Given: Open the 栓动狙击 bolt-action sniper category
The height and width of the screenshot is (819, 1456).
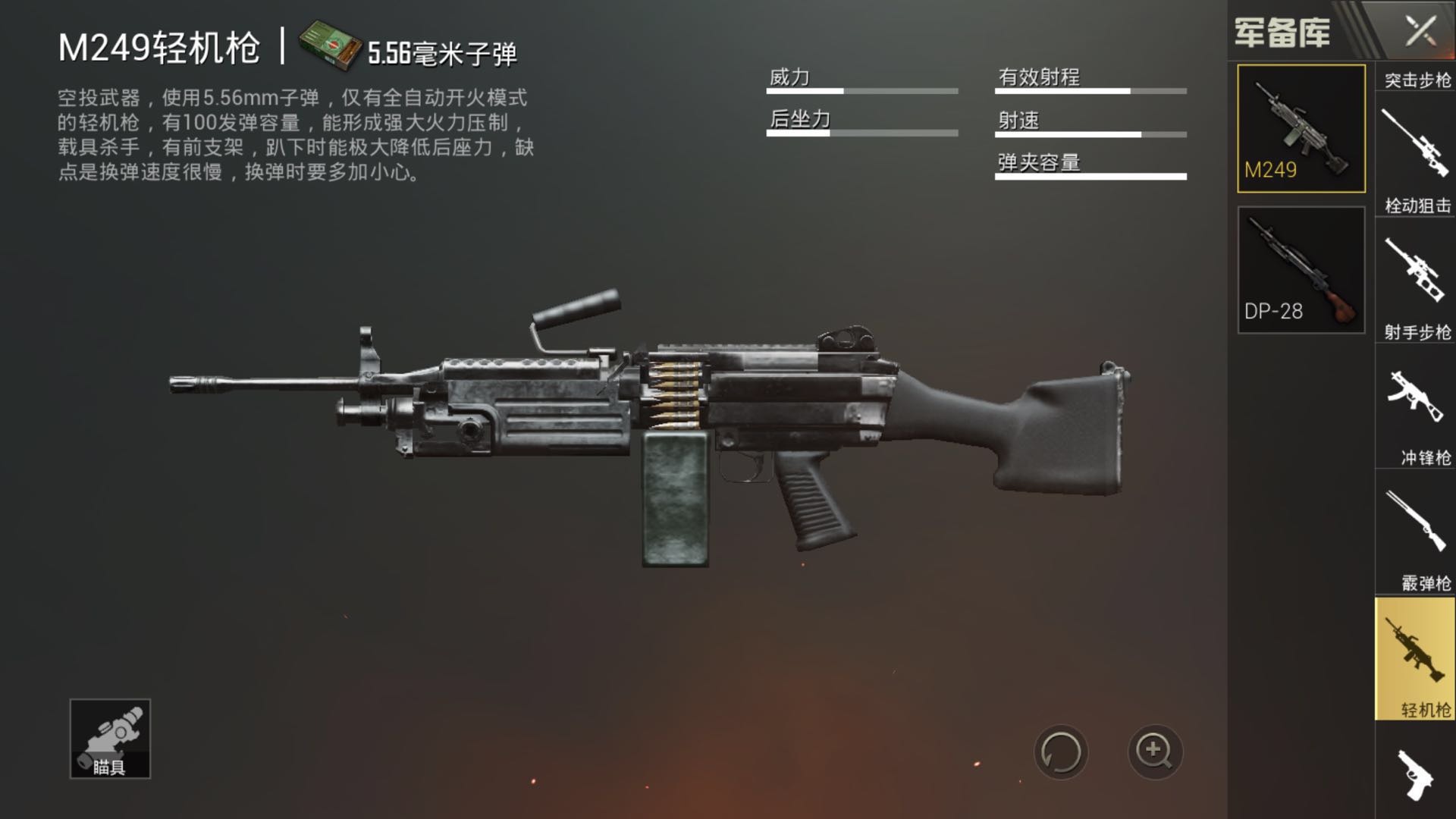Looking at the screenshot, I should pos(1415,155).
